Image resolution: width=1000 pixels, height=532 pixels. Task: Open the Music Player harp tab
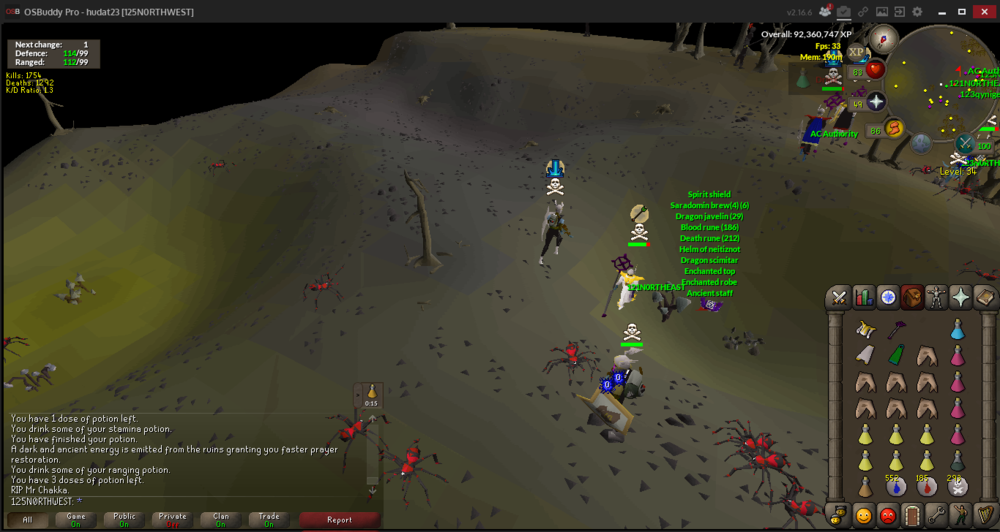click(x=985, y=516)
